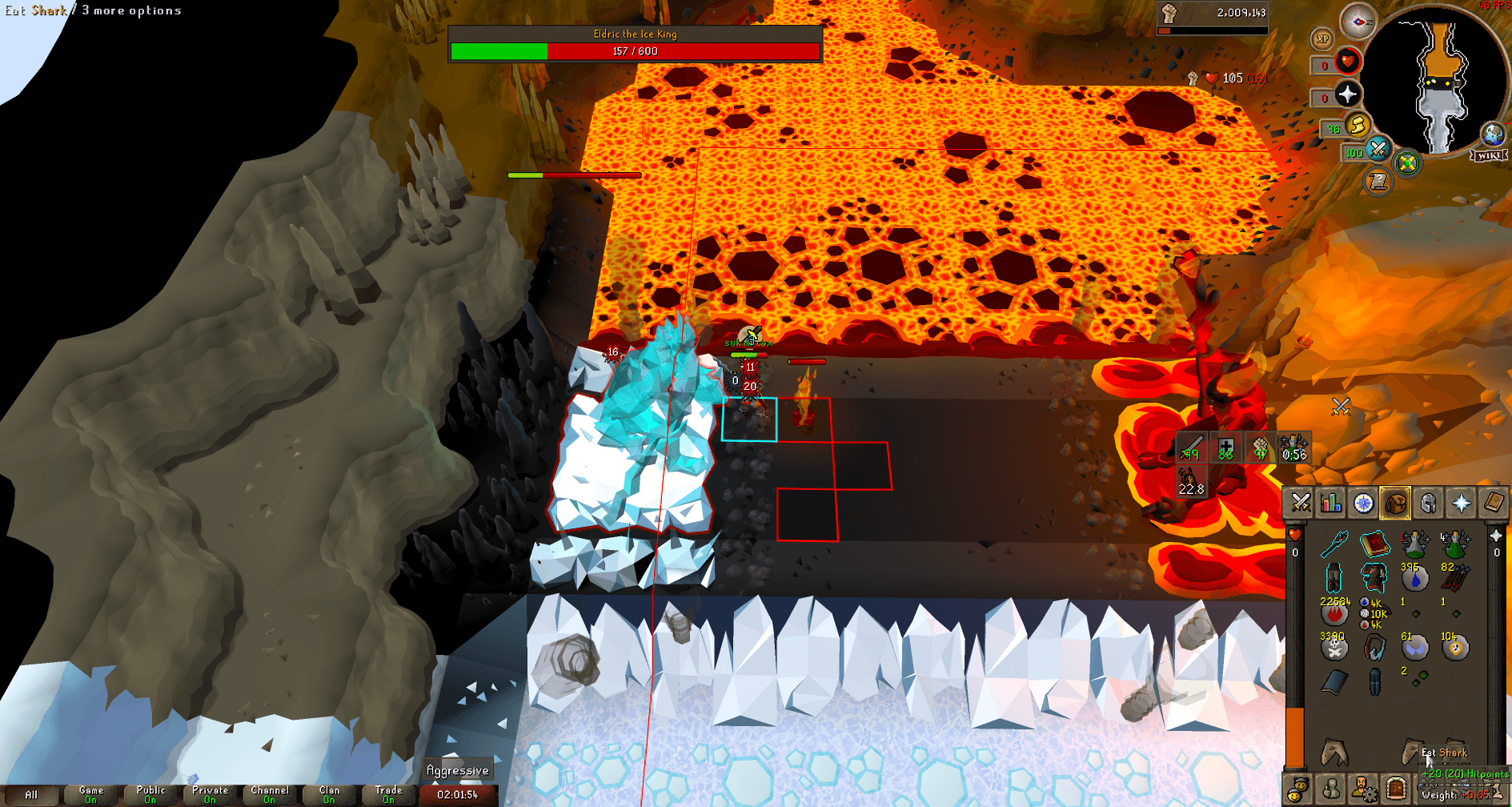
Task: Open the Clan Chat smiley tab
Action: 1297,790
